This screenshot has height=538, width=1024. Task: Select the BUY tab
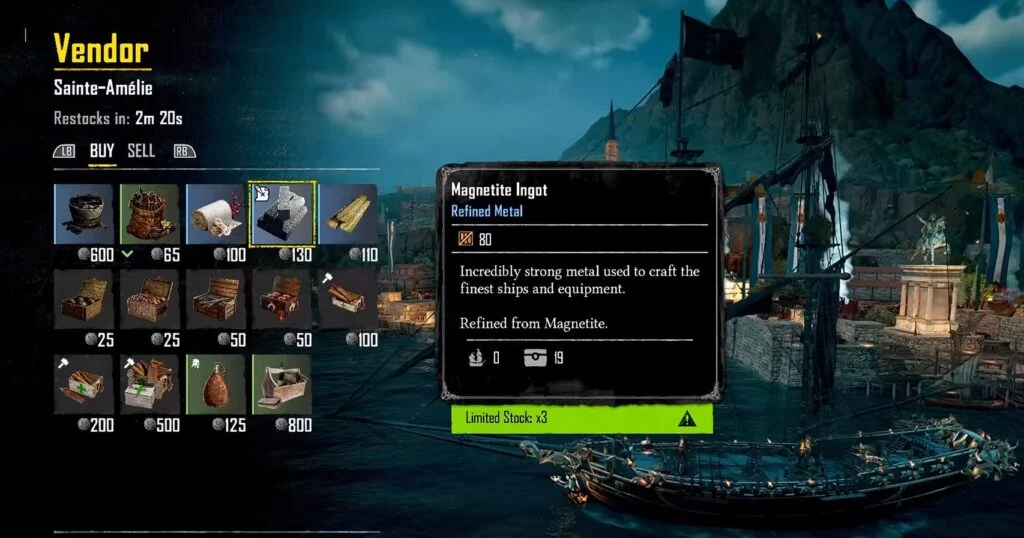[102, 151]
